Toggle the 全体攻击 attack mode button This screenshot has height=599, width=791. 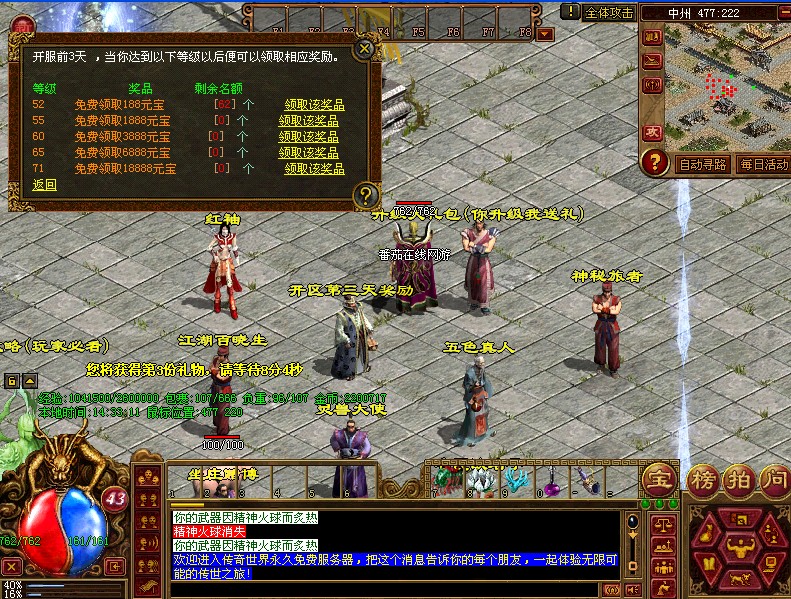pos(609,13)
